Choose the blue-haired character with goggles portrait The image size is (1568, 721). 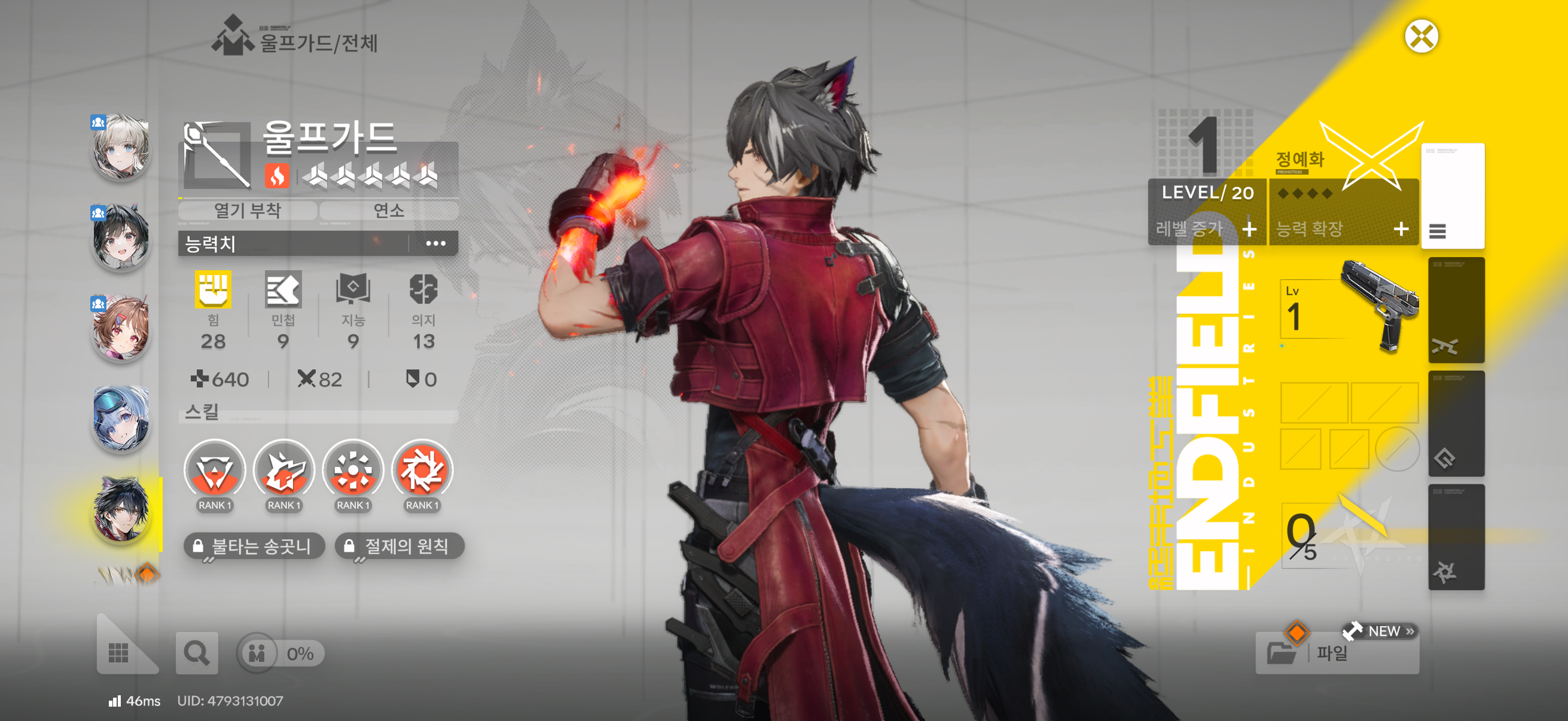tap(121, 419)
